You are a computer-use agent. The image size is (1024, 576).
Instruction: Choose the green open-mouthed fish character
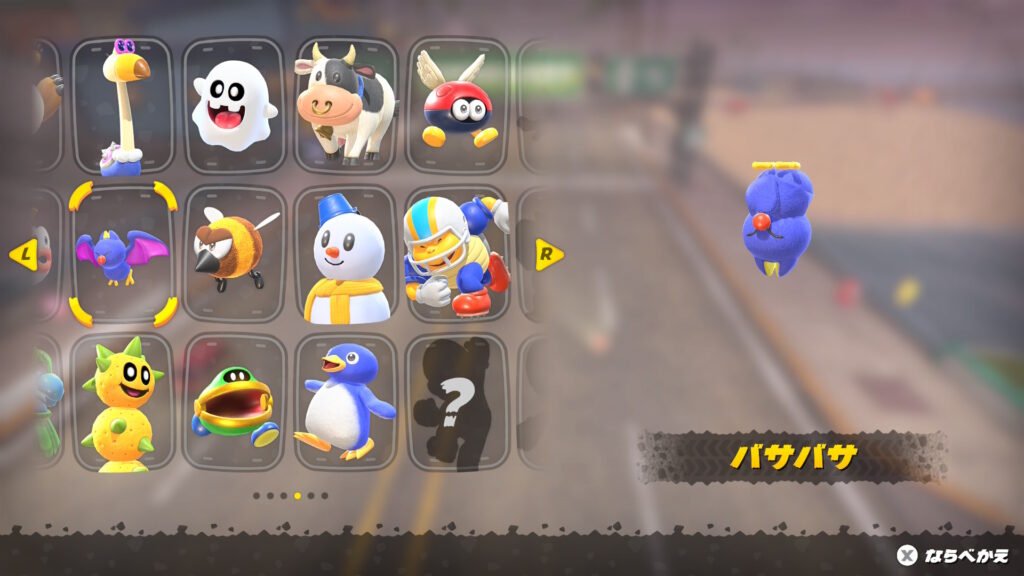(234, 402)
